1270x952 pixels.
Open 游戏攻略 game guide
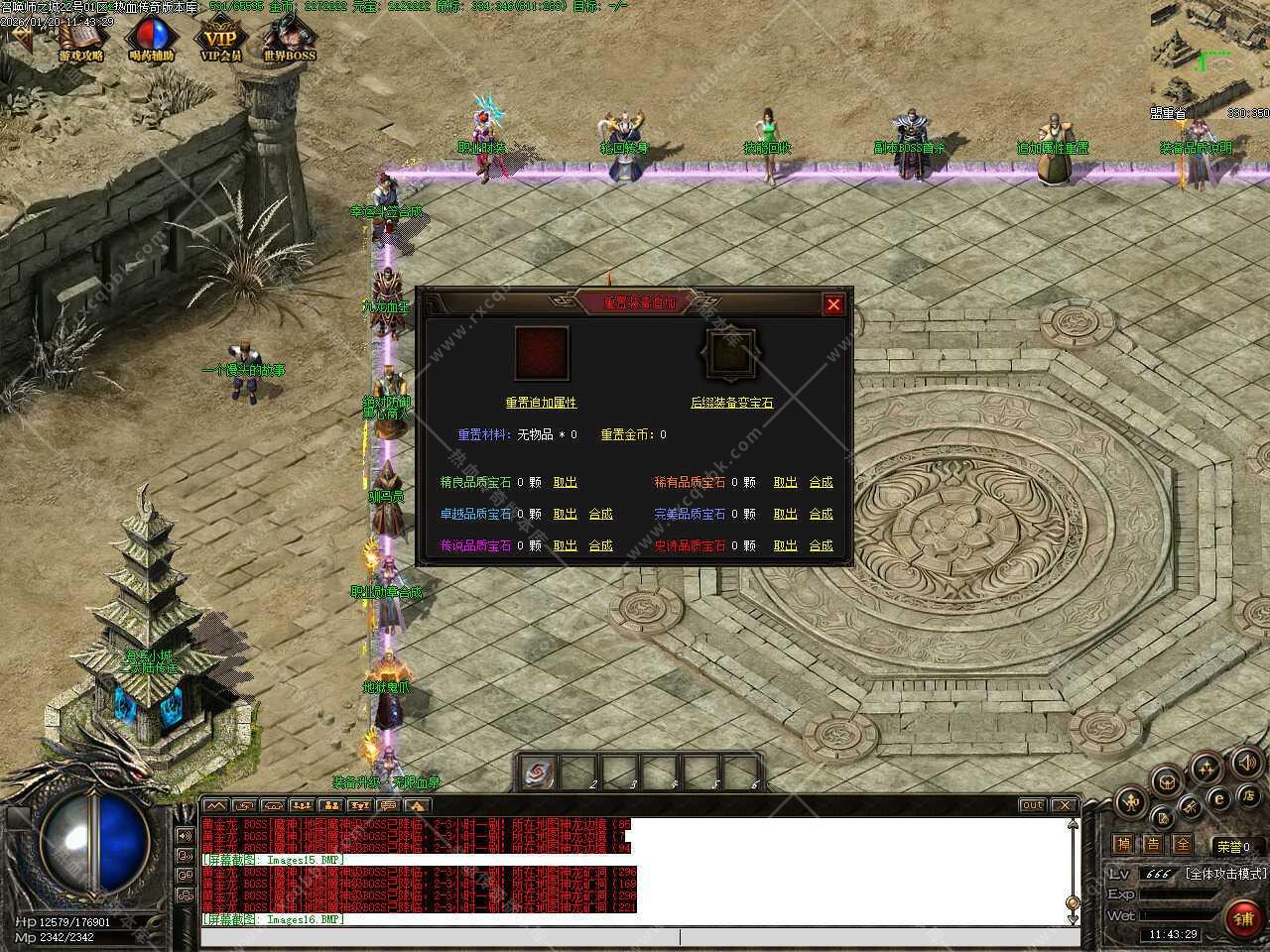[81, 41]
